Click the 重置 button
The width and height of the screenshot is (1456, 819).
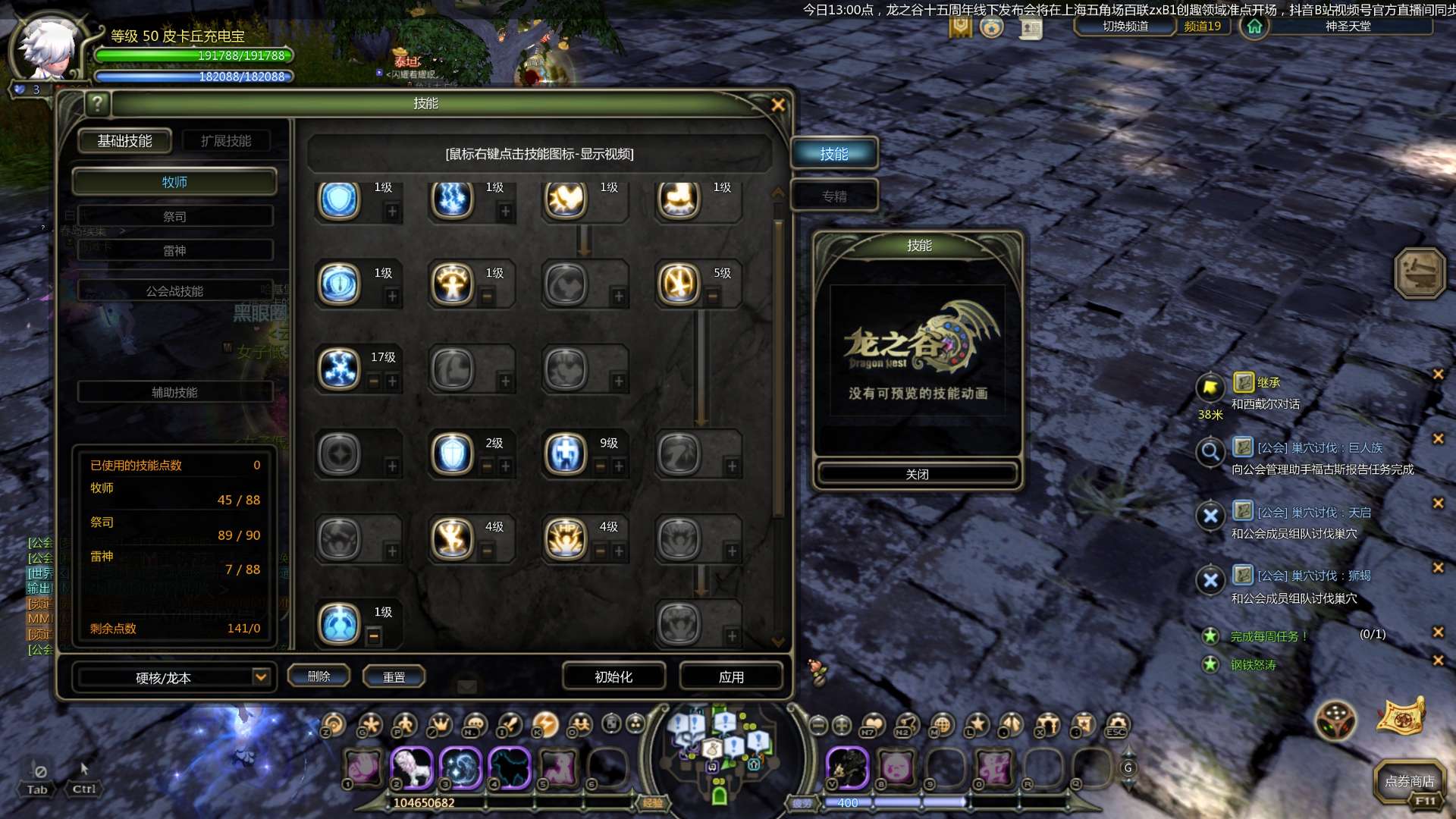394,677
